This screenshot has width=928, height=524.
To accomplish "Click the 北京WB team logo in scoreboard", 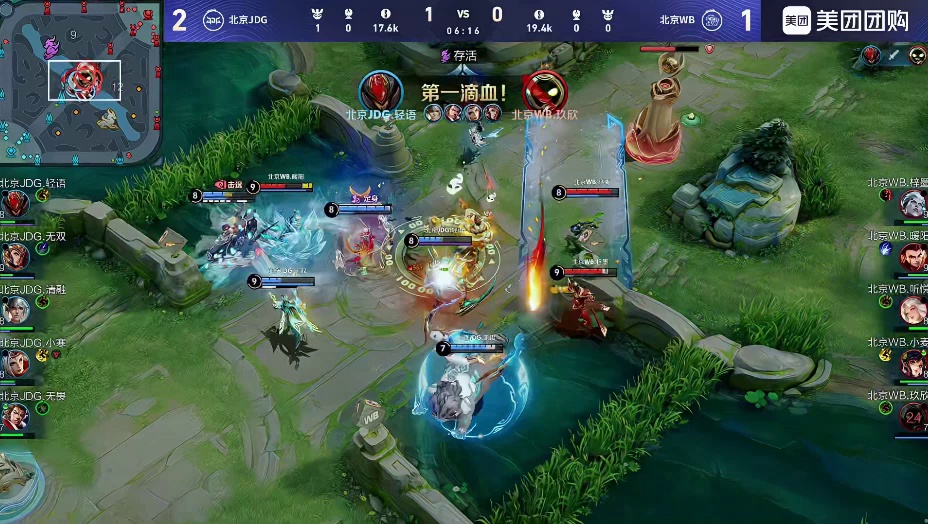I will (712, 19).
